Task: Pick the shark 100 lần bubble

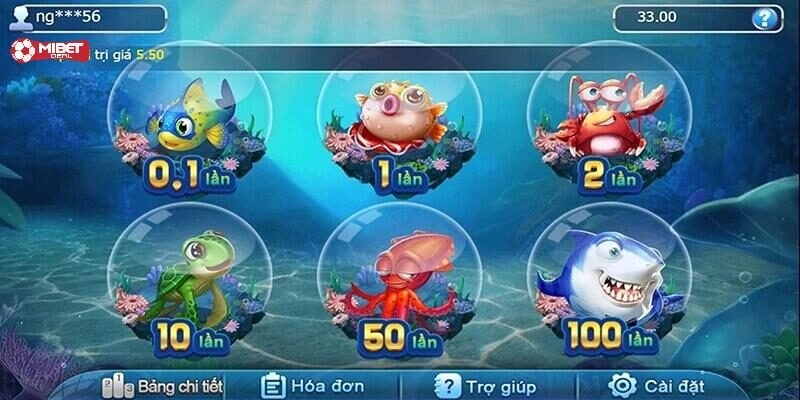Action: 607,280
